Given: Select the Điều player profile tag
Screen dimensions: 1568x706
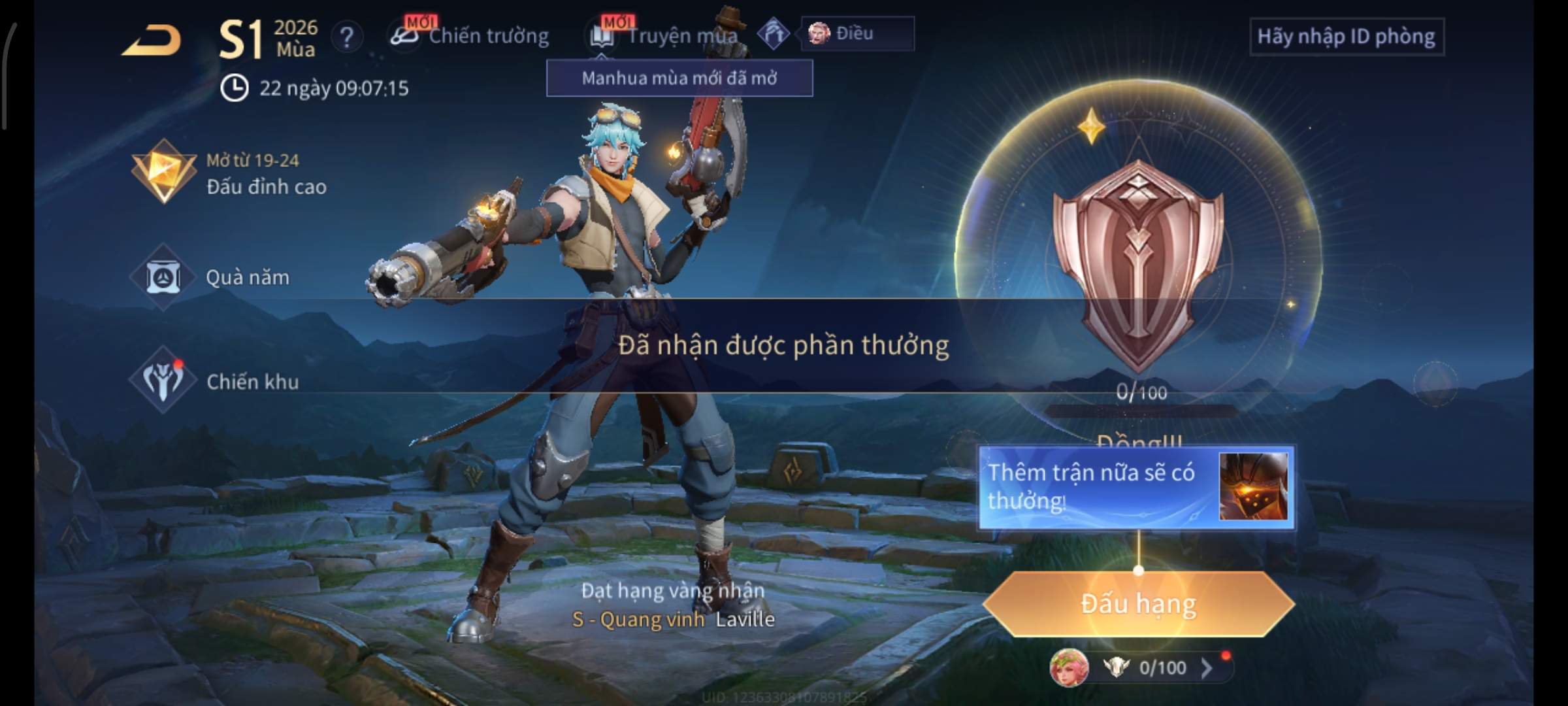Looking at the screenshot, I should tap(857, 33).
